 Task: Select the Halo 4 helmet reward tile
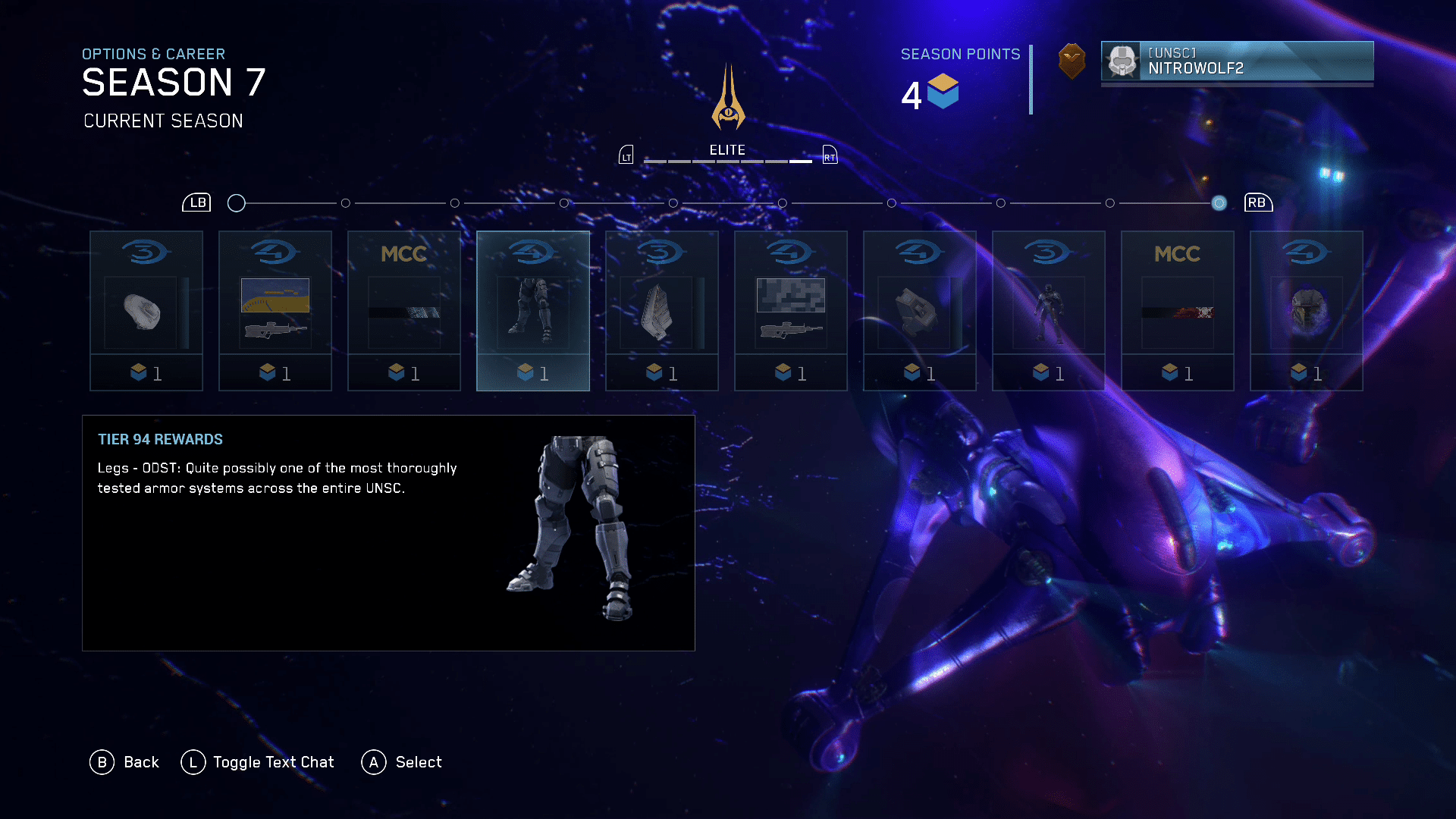pos(1307,311)
